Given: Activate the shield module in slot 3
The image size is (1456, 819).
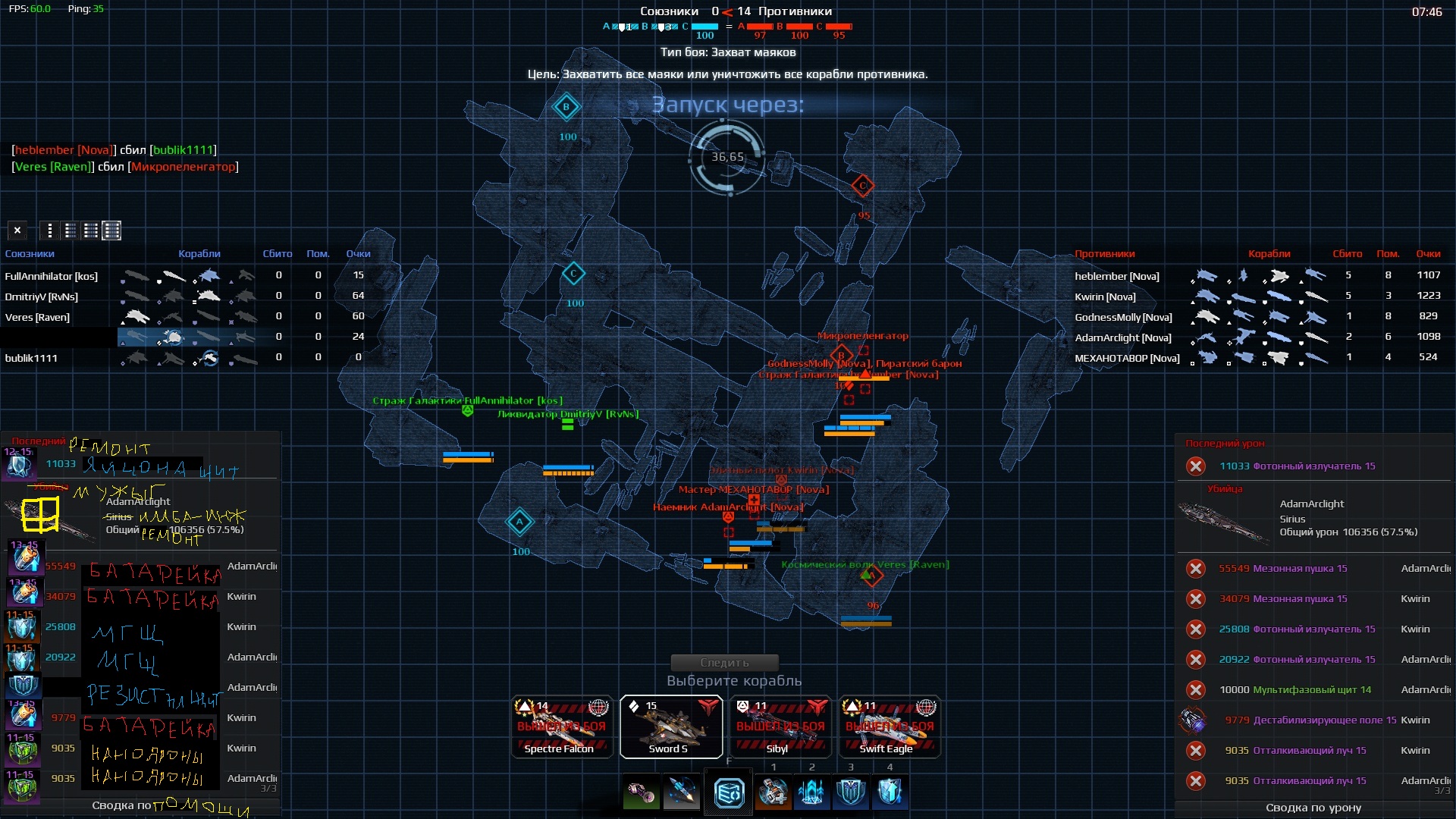Looking at the screenshot, I should [851, 793].
